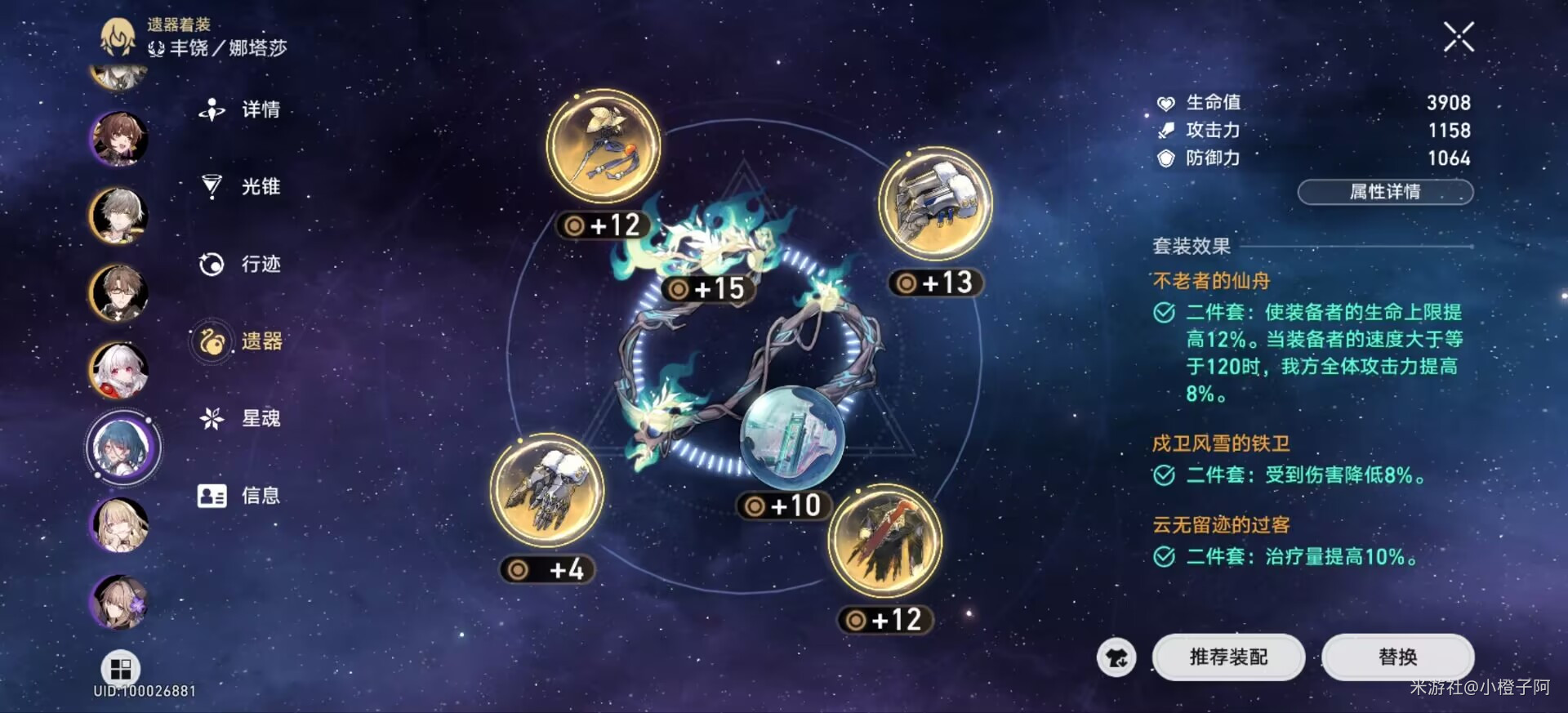Viewport: 1568px width, 713px height.
Task: Switch to the 光锥 light cone tab
Action: [x=242, y=186]
